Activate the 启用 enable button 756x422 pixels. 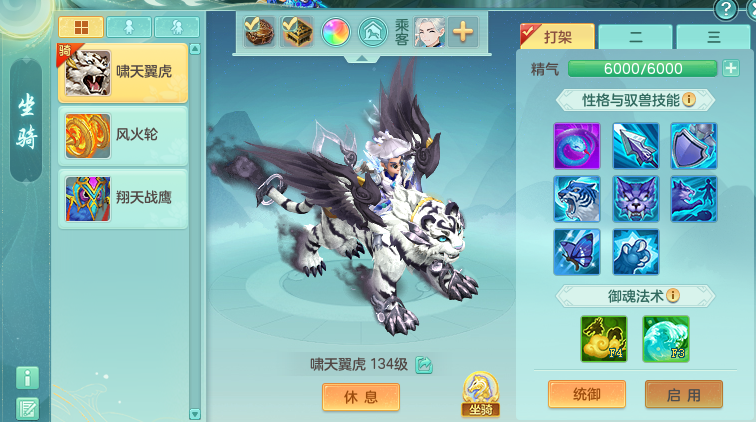683,394
